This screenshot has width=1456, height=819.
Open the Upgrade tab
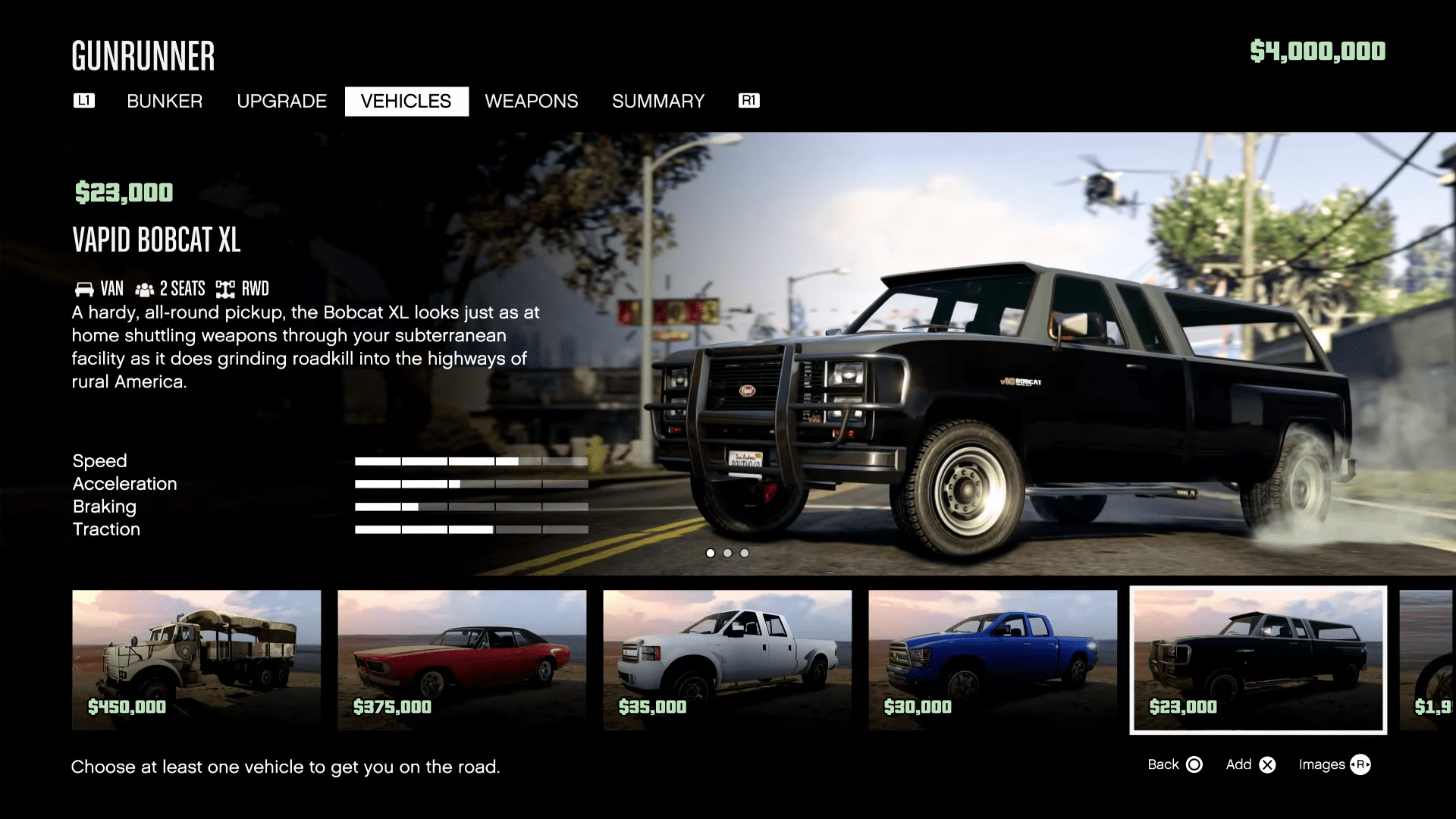(x=281, y=101)
